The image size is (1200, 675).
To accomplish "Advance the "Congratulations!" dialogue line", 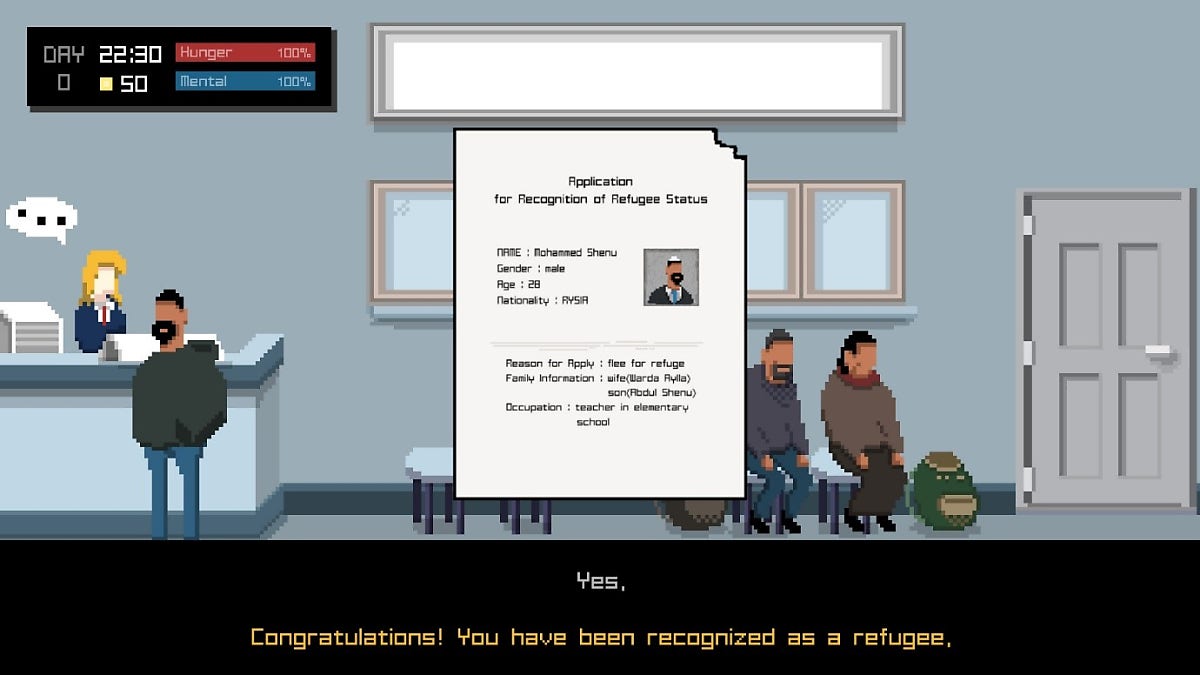I will [x=600, y=637].
